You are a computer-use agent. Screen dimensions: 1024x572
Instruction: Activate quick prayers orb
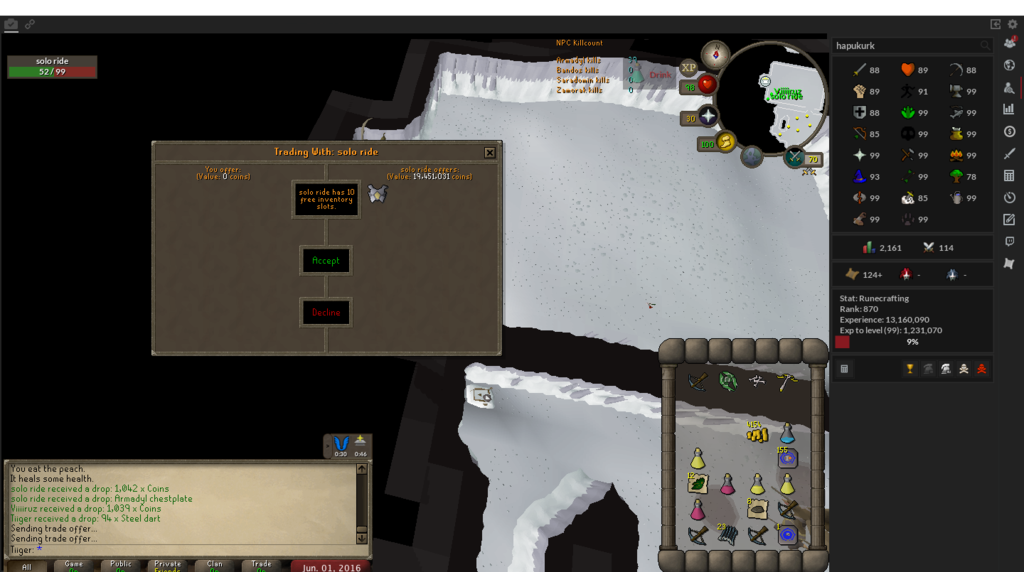pos(708,116)
